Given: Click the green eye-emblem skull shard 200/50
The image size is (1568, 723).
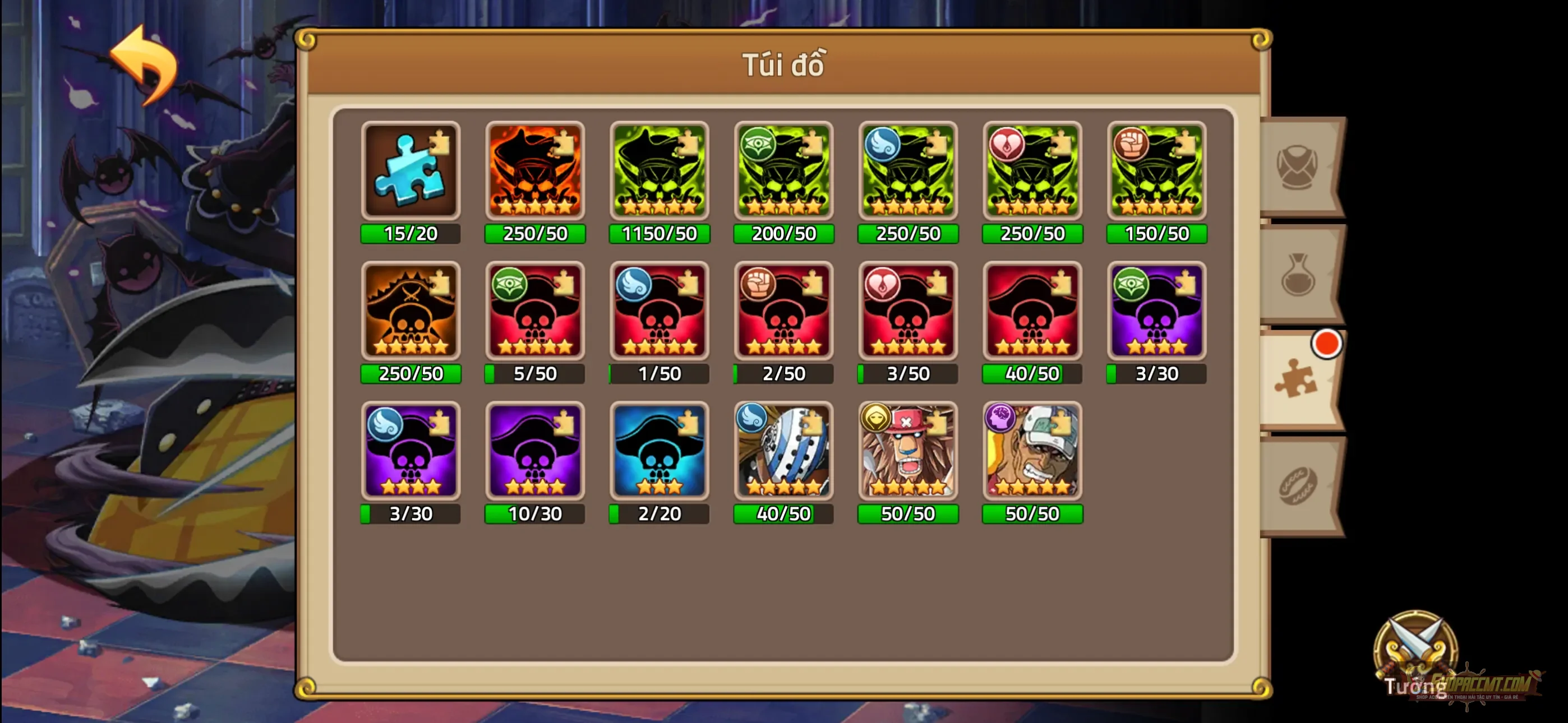Looking at the screenshot, I should 783,172.
